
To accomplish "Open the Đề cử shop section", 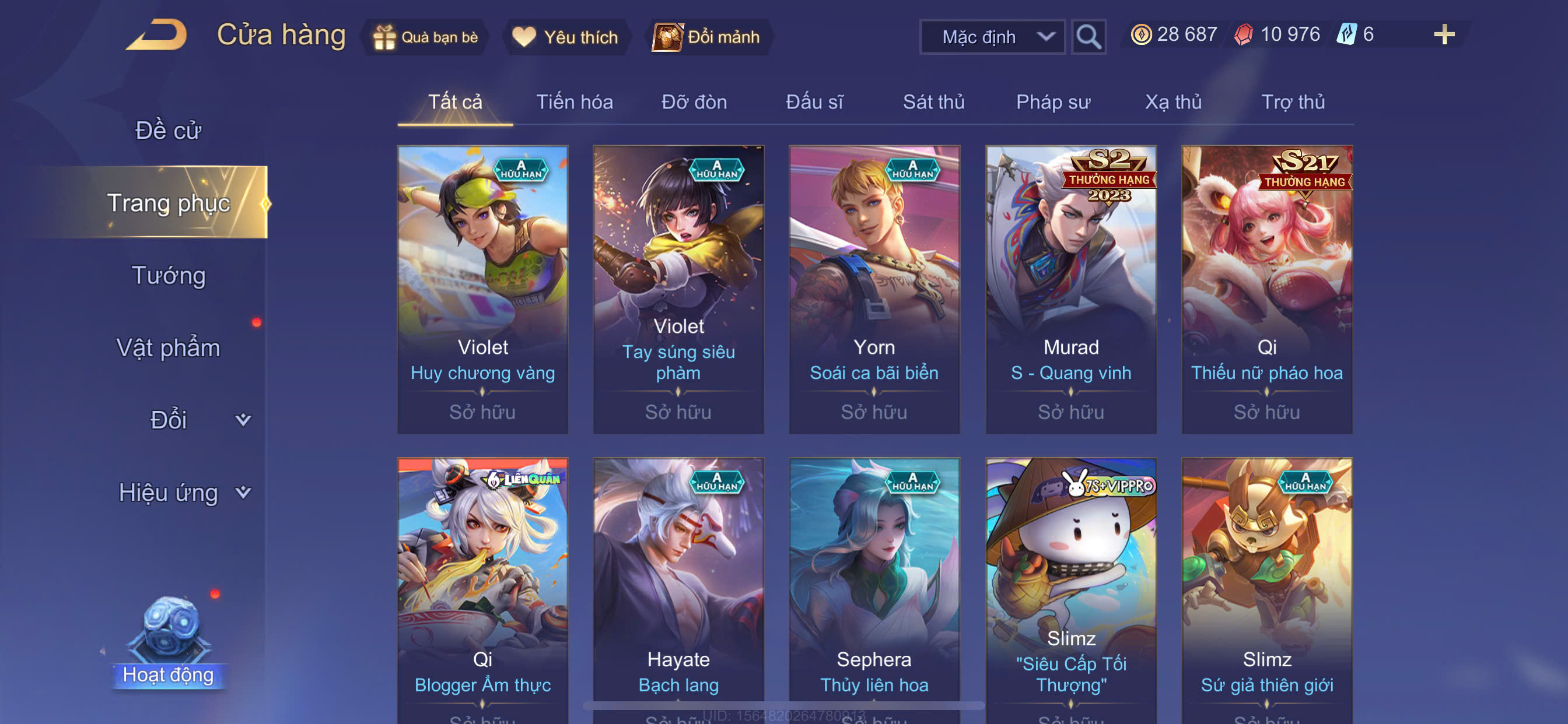I will (x=168, y=131).
